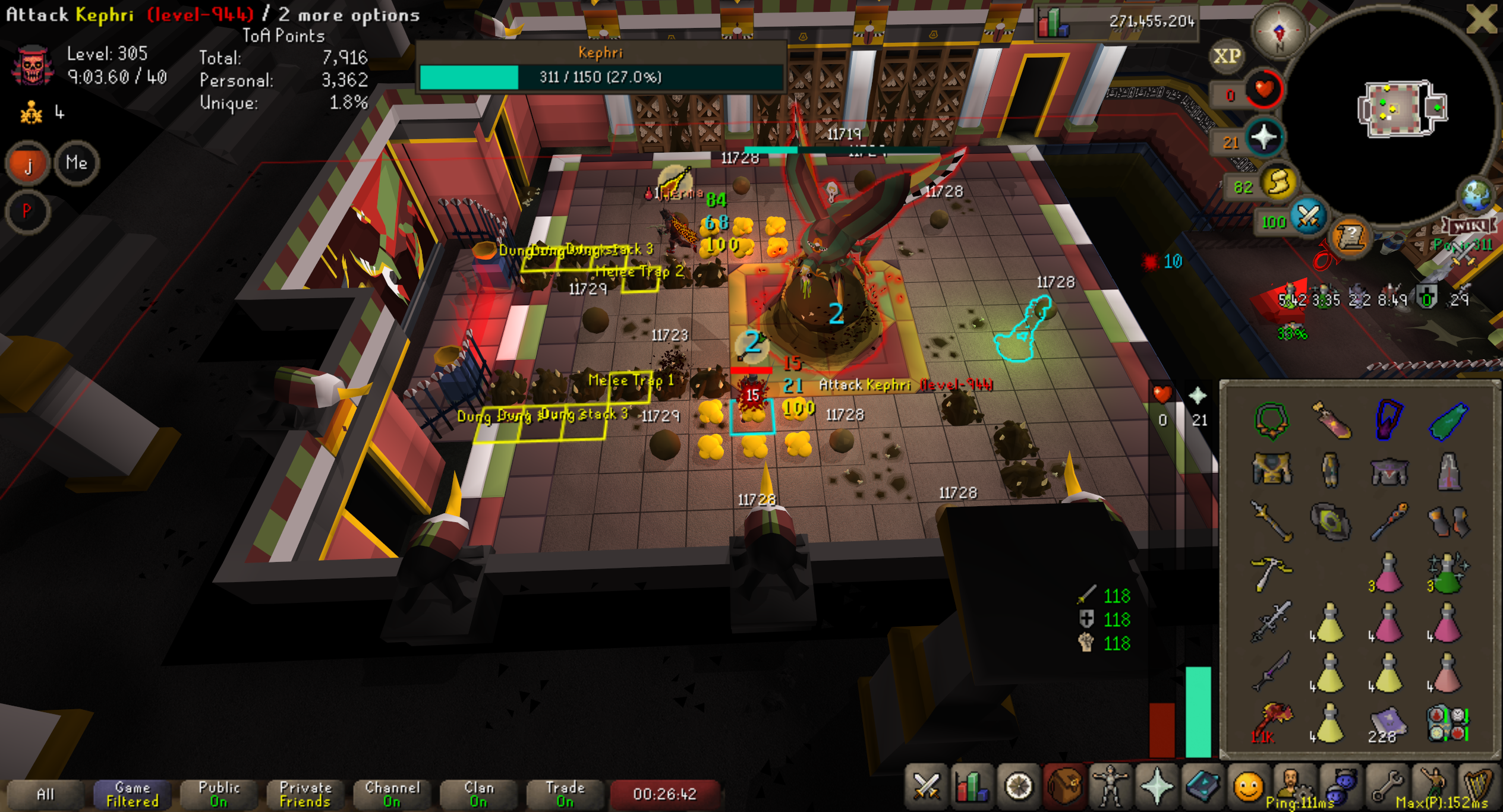Switch to the Skills tab
Viewport: 1503px width, 812px height.
click(x=972, y=787)
